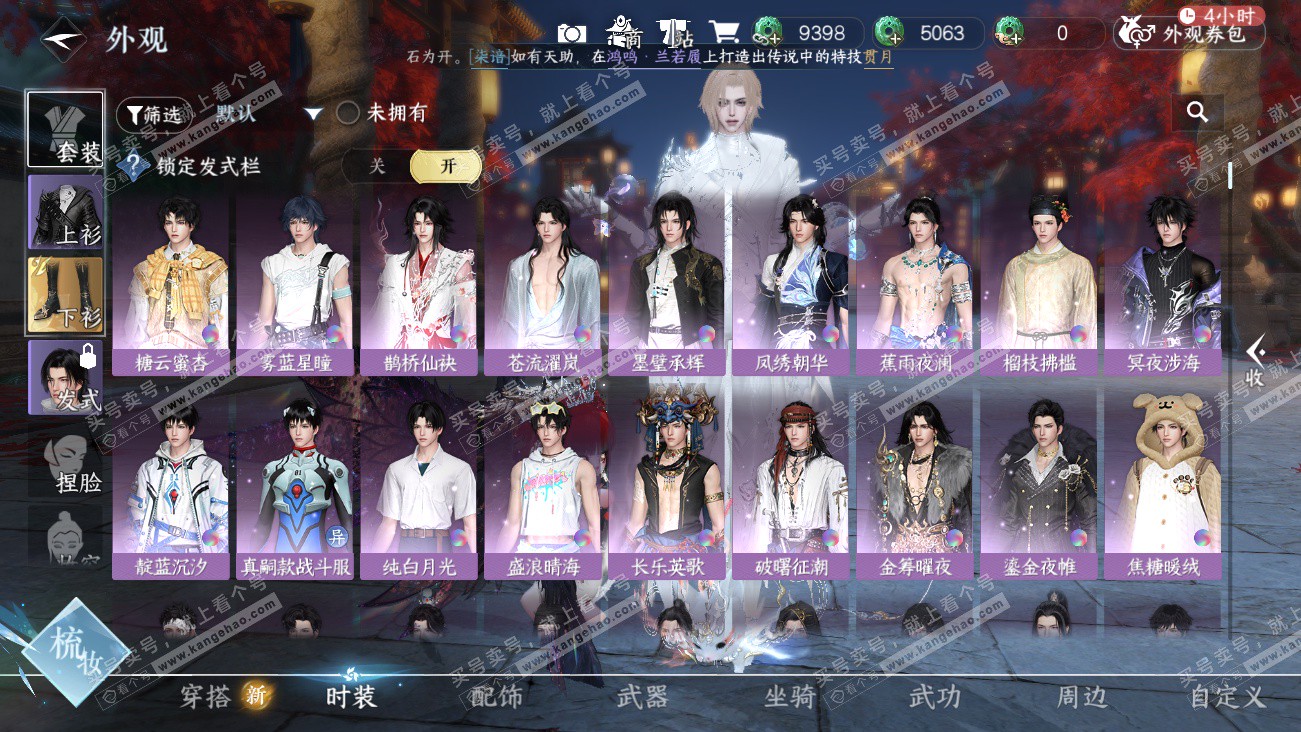Viewport: 1301px width, 732px height.
Task: Toggle the 未拥有 checkbox
Action: pyautogui.click(x=347, y=113)
